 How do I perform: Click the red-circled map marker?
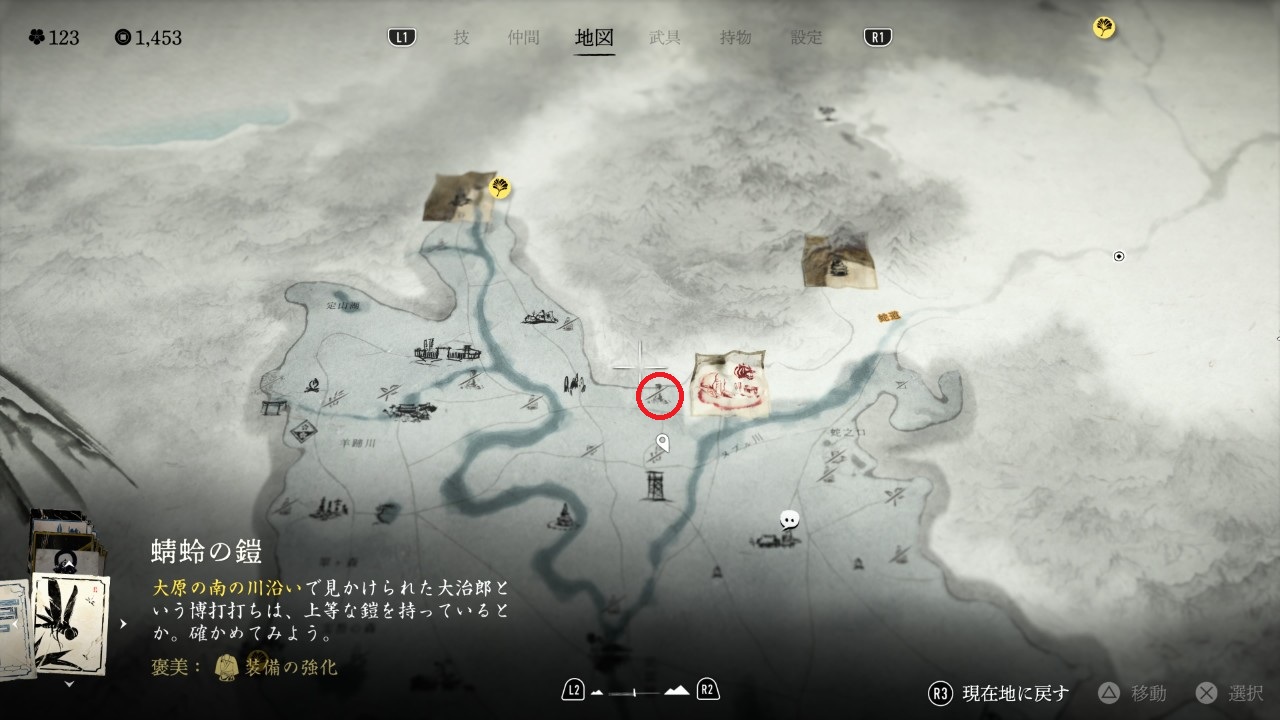pos(660,395)
